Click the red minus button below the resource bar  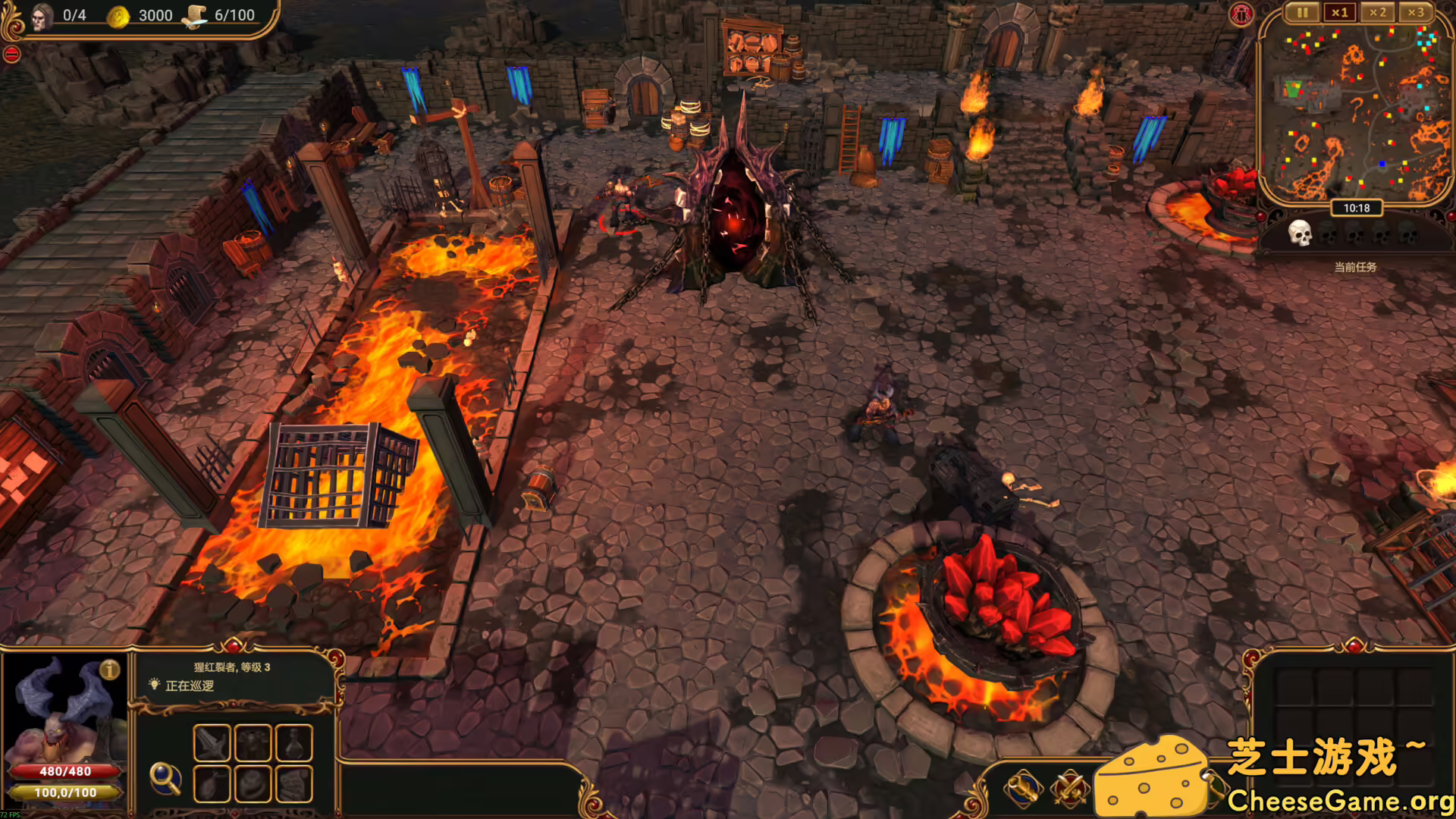click(11, 55)
